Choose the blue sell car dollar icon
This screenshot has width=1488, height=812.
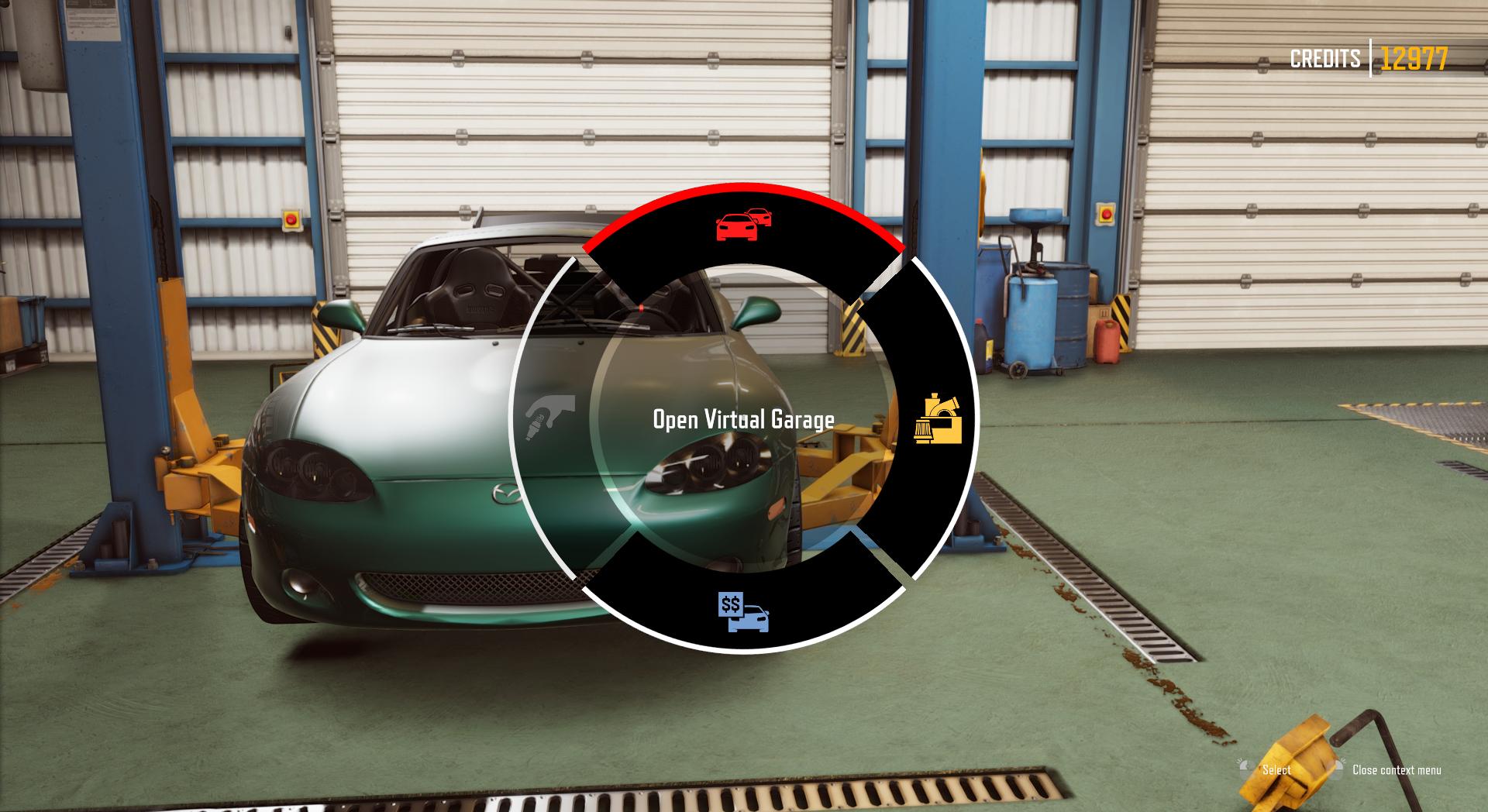(743, 613)
